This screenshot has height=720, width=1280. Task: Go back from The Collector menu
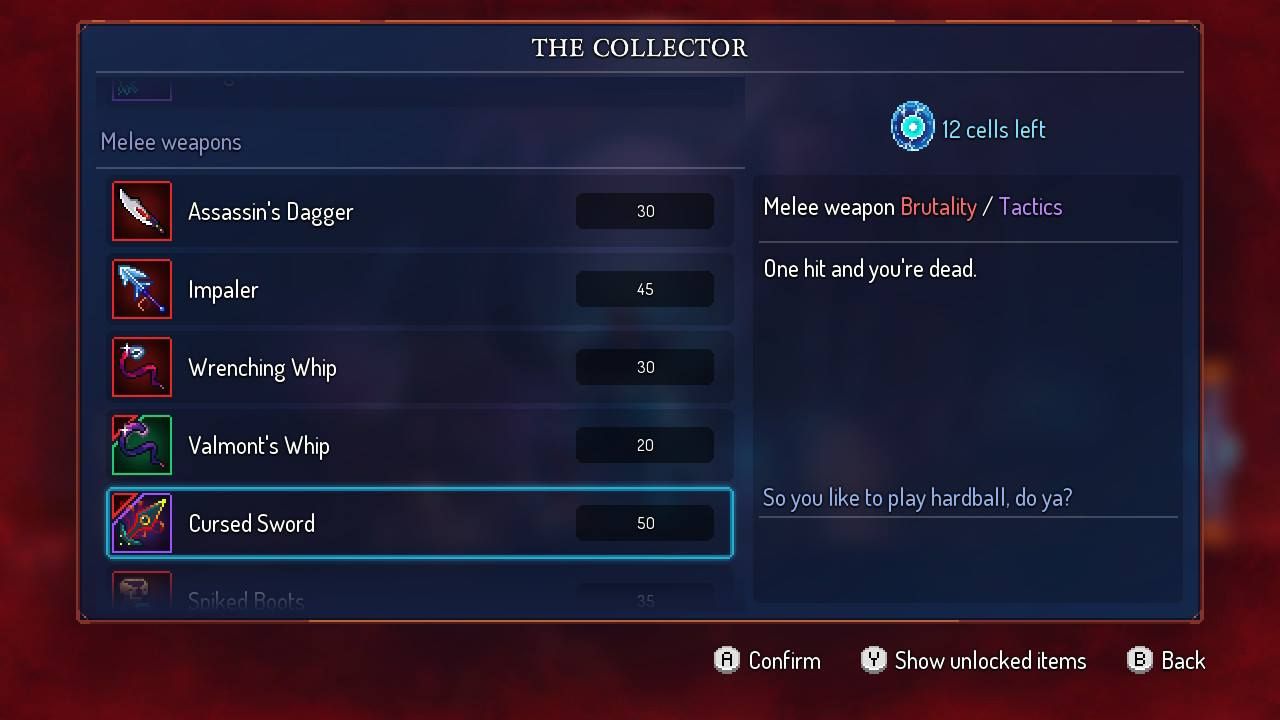[1166, 660]
